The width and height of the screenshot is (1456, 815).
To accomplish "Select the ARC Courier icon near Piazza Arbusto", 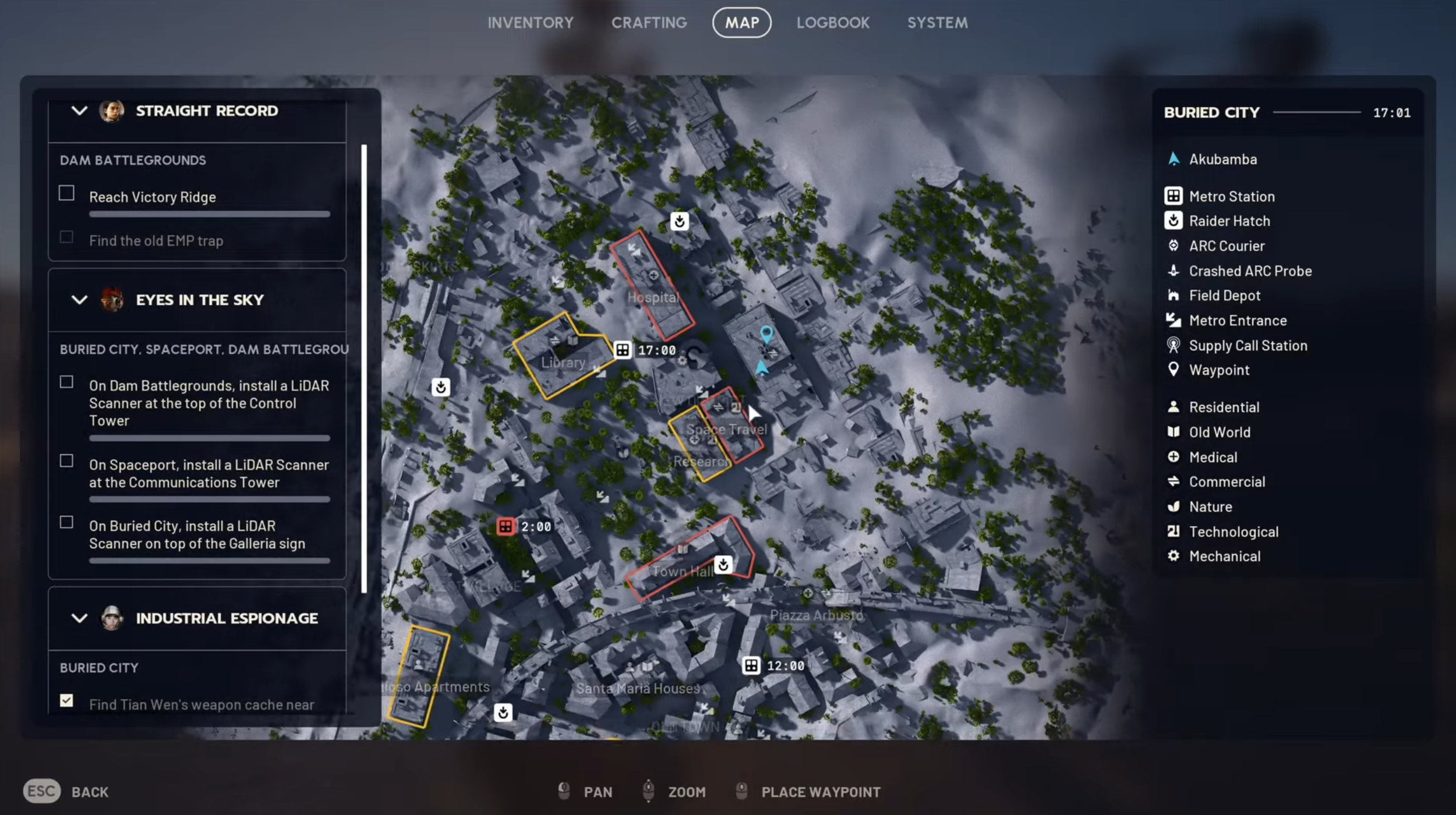I will [808, 593].
